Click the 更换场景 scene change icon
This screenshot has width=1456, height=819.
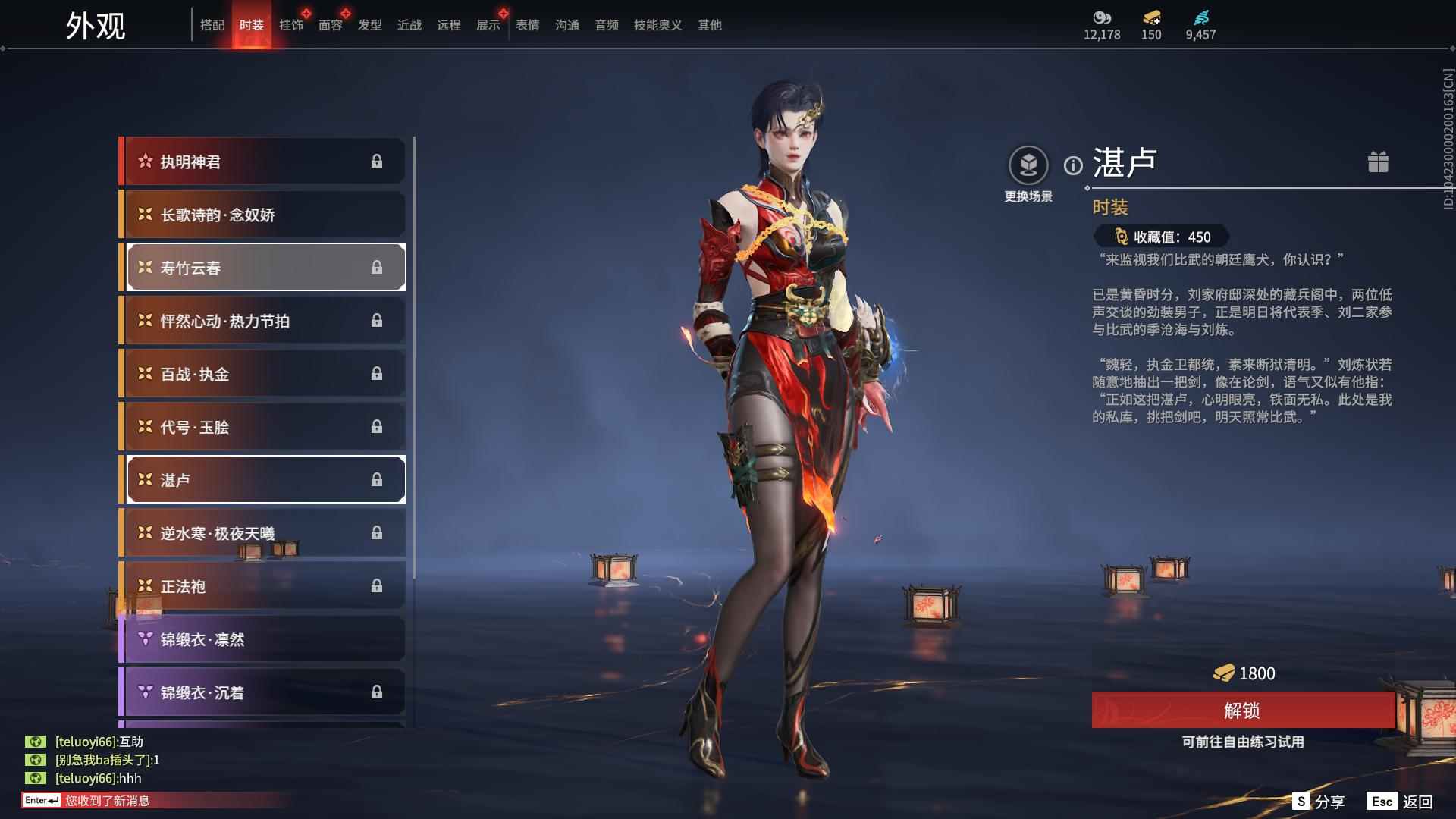point(1028,163)
